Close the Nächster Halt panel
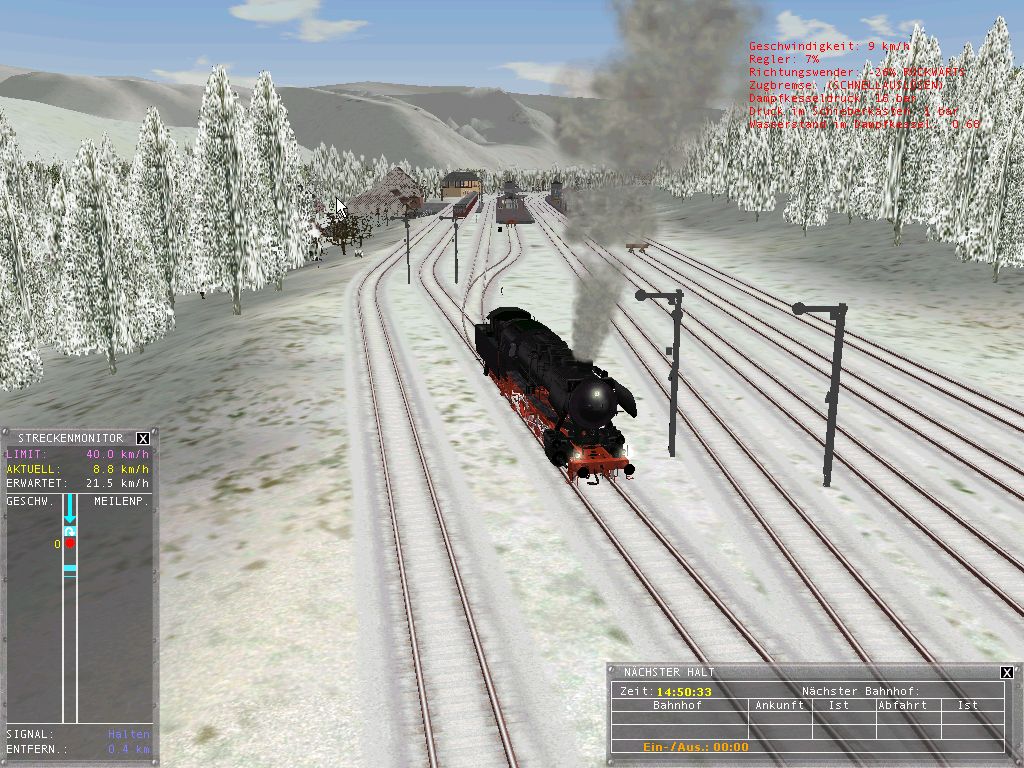The height and width of the screenshot is (768, 1024). 1007,672
